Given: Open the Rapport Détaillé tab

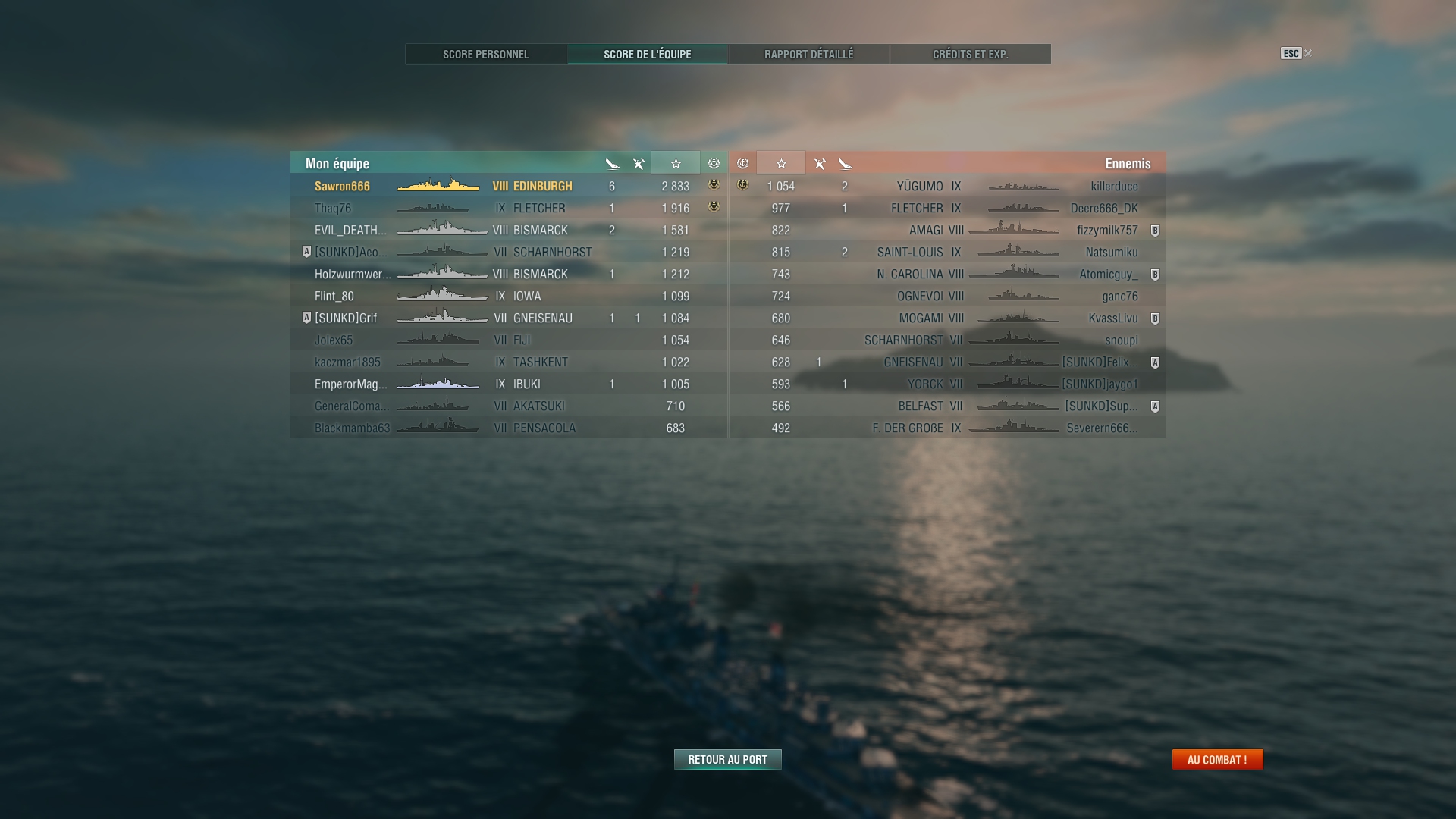Looking at the screenshot, I should click(808, 55).
